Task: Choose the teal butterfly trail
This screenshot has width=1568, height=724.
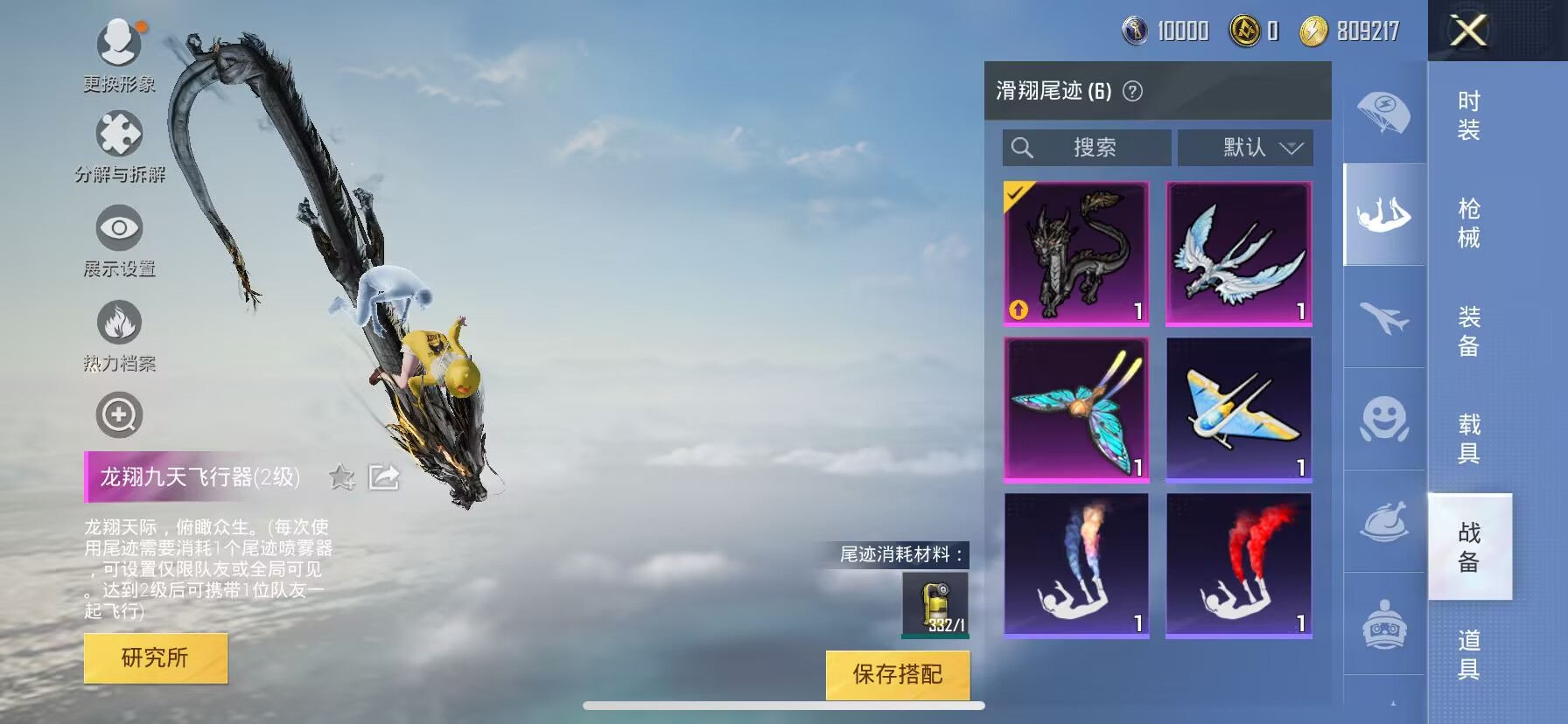Action: point(1076,409)
